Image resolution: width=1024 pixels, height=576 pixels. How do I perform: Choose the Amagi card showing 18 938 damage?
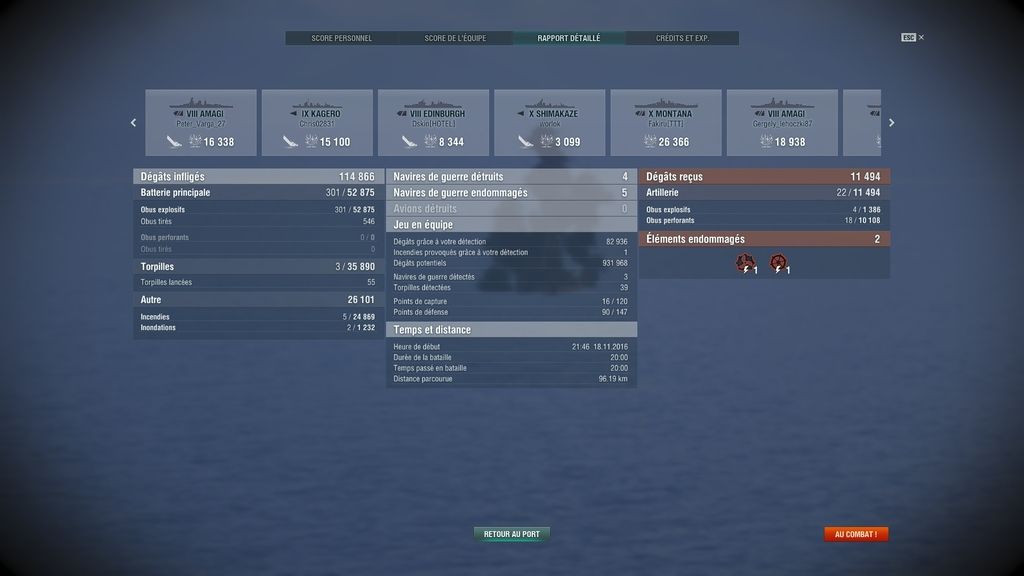tap(782, 123)
